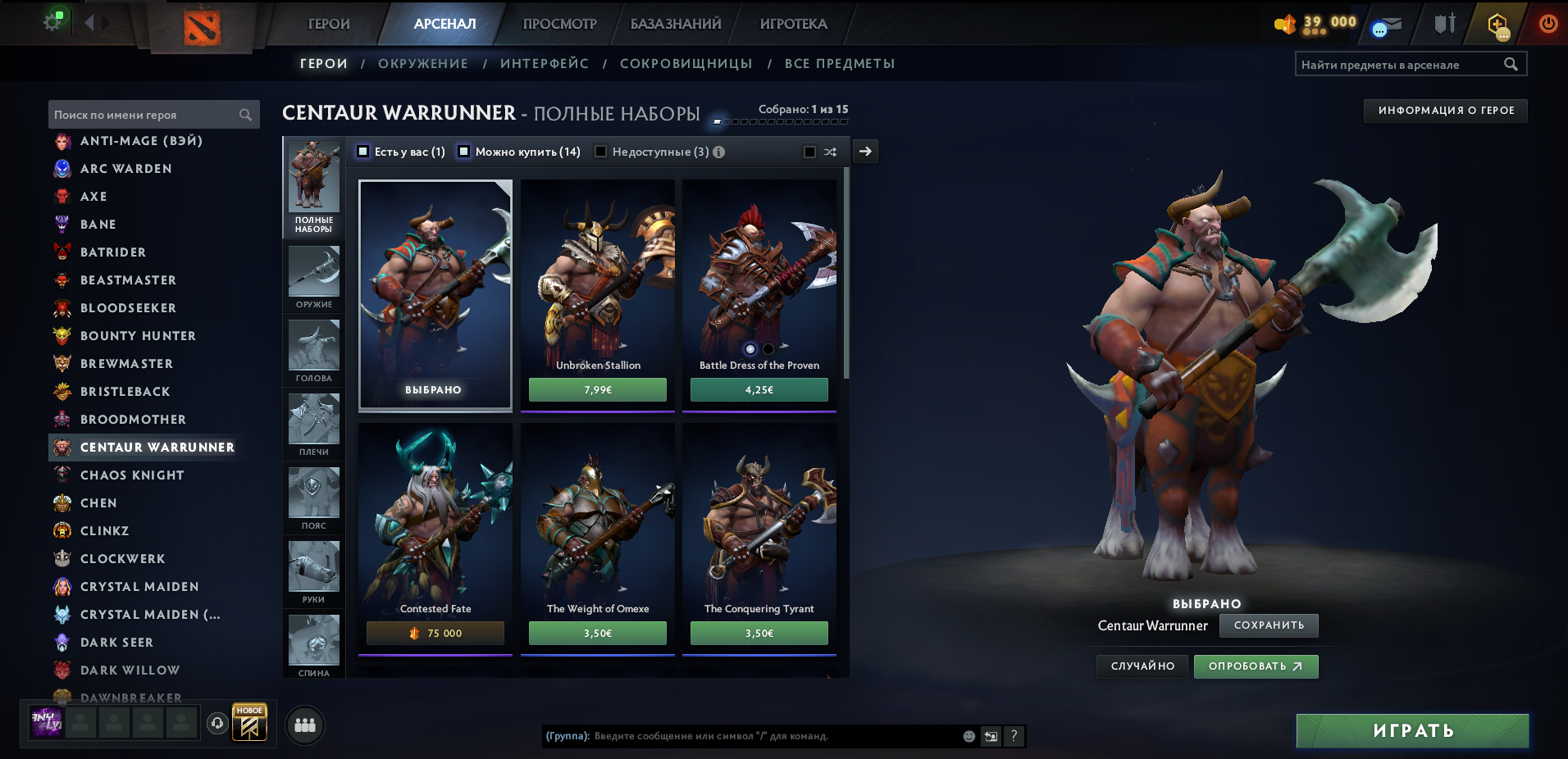Buy Unbroken Stallion for 7,99€
This screenshot has width=1568, height=759.
tap(597, 389)
